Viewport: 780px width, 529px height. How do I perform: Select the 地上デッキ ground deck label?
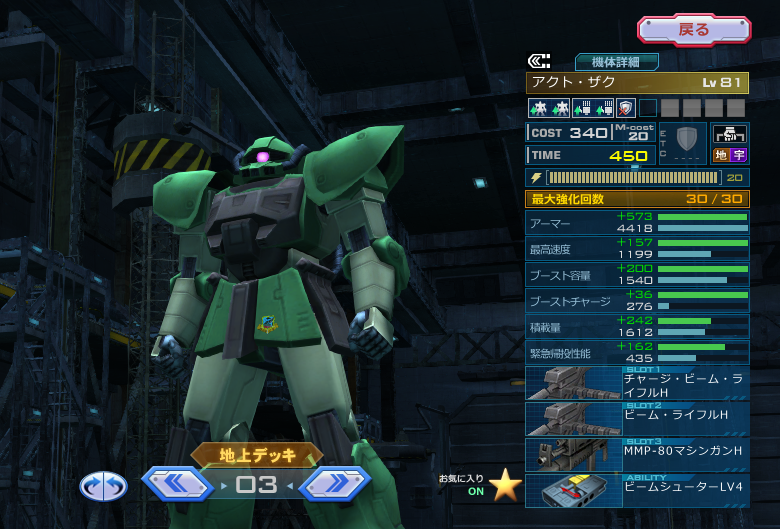tap(258, 455)
